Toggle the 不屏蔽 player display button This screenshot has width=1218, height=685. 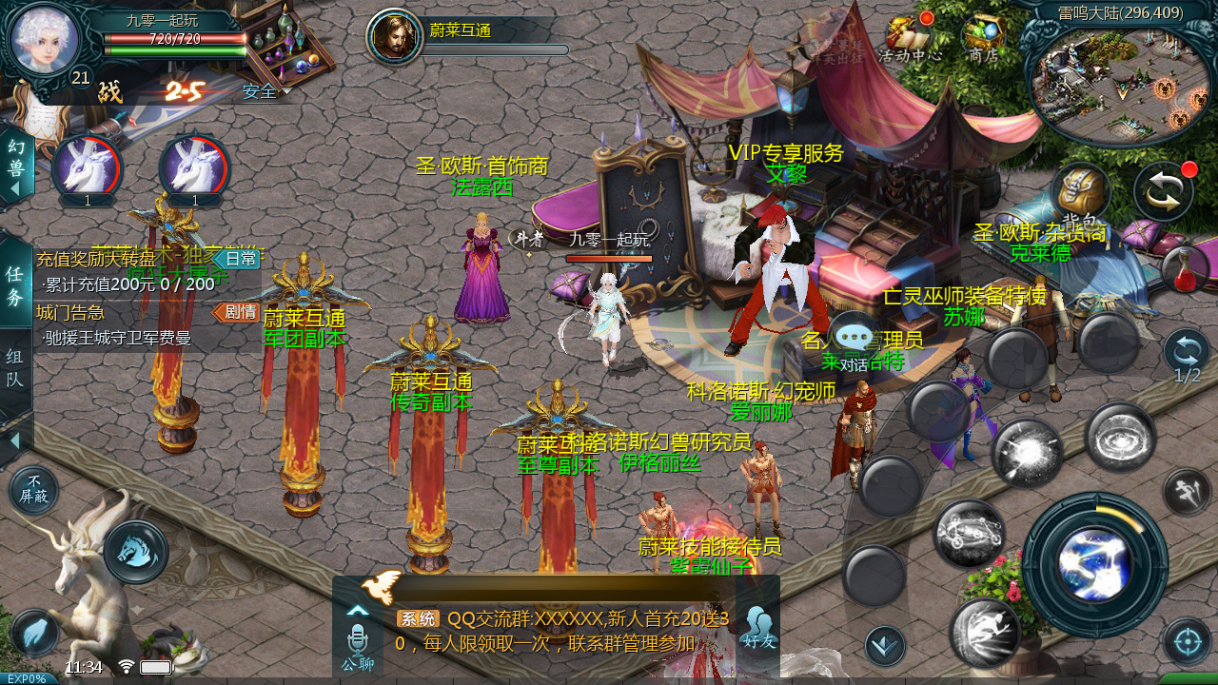click(x=34, y=490)
